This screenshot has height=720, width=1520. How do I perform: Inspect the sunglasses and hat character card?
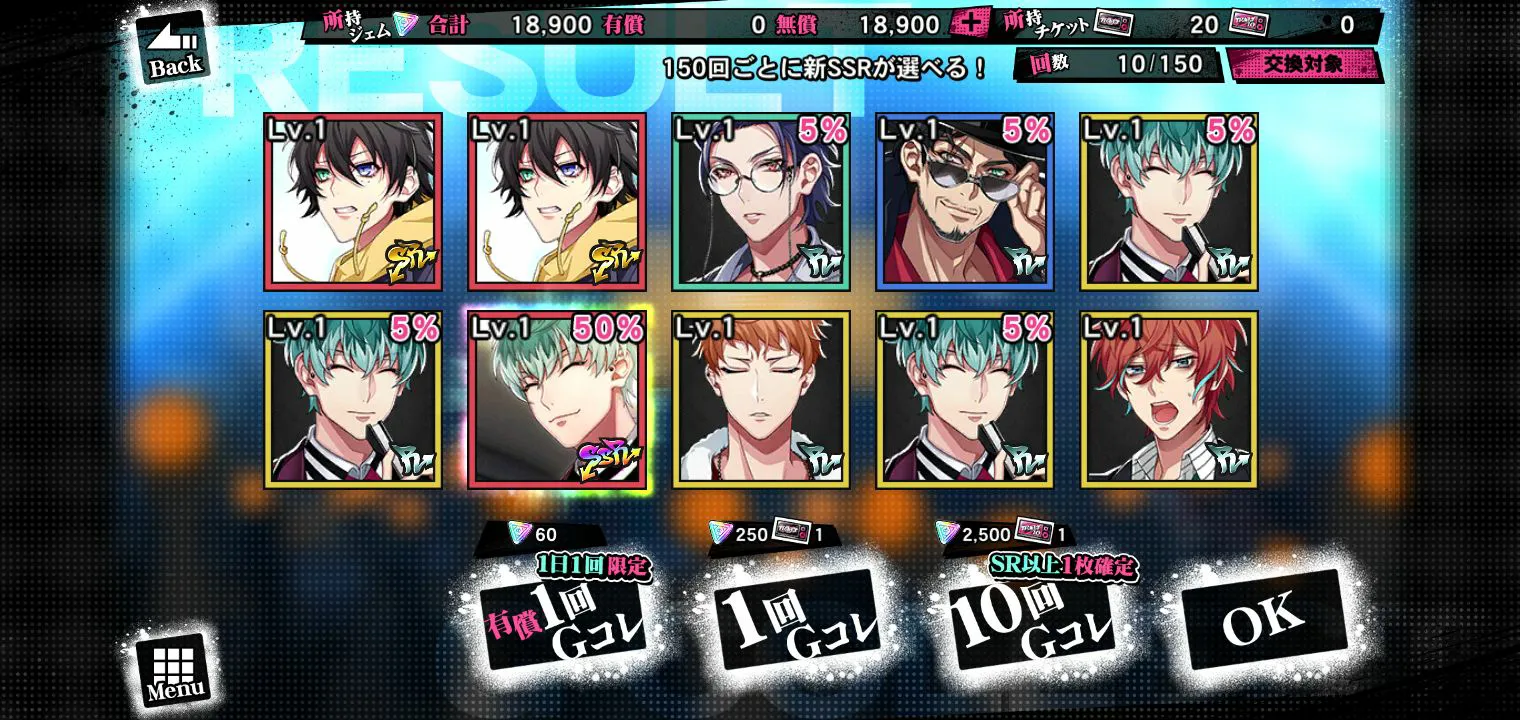pyautogui.click(x=964, y=202)
